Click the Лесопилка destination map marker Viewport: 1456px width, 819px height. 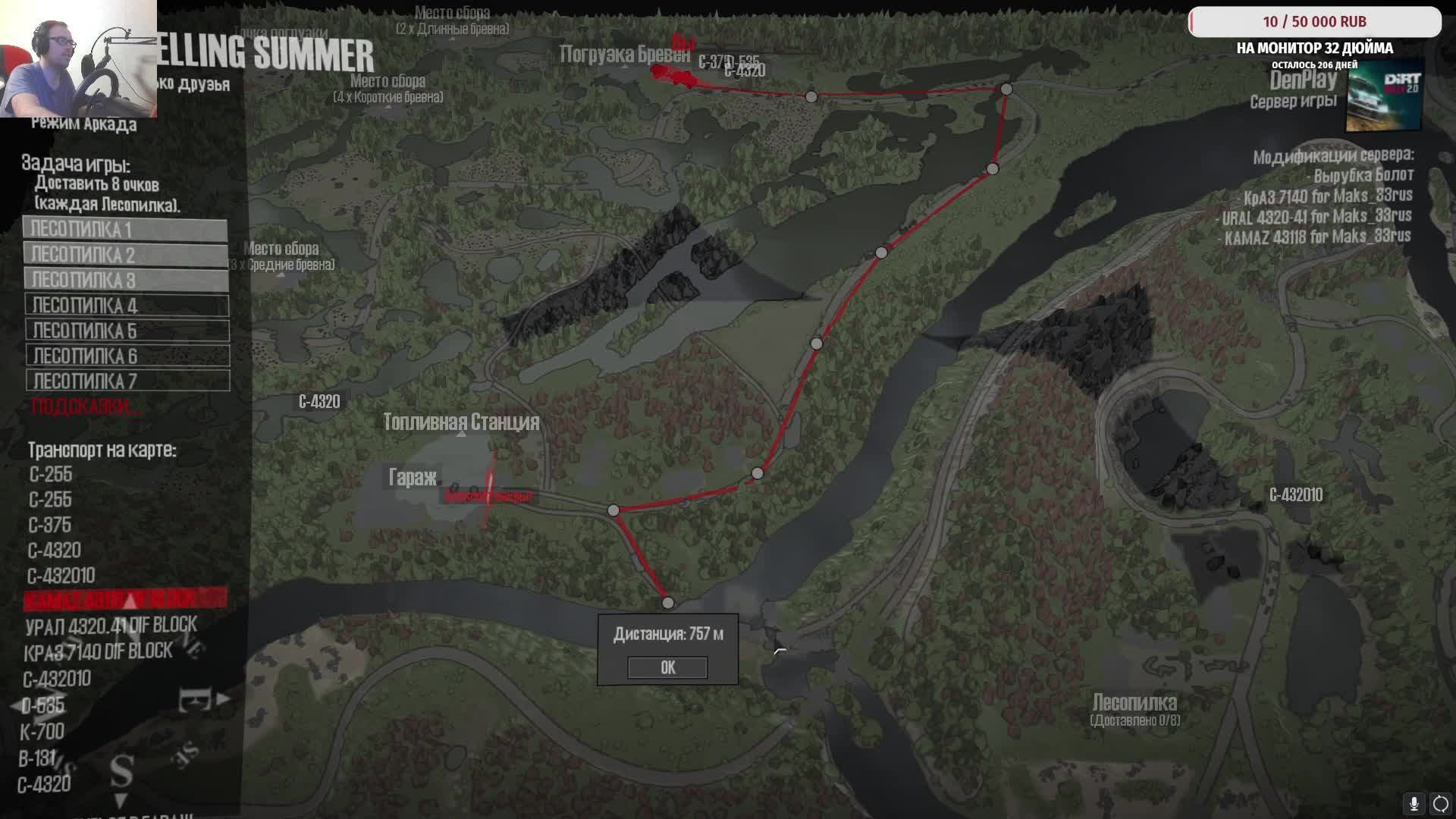(1134, 703)
